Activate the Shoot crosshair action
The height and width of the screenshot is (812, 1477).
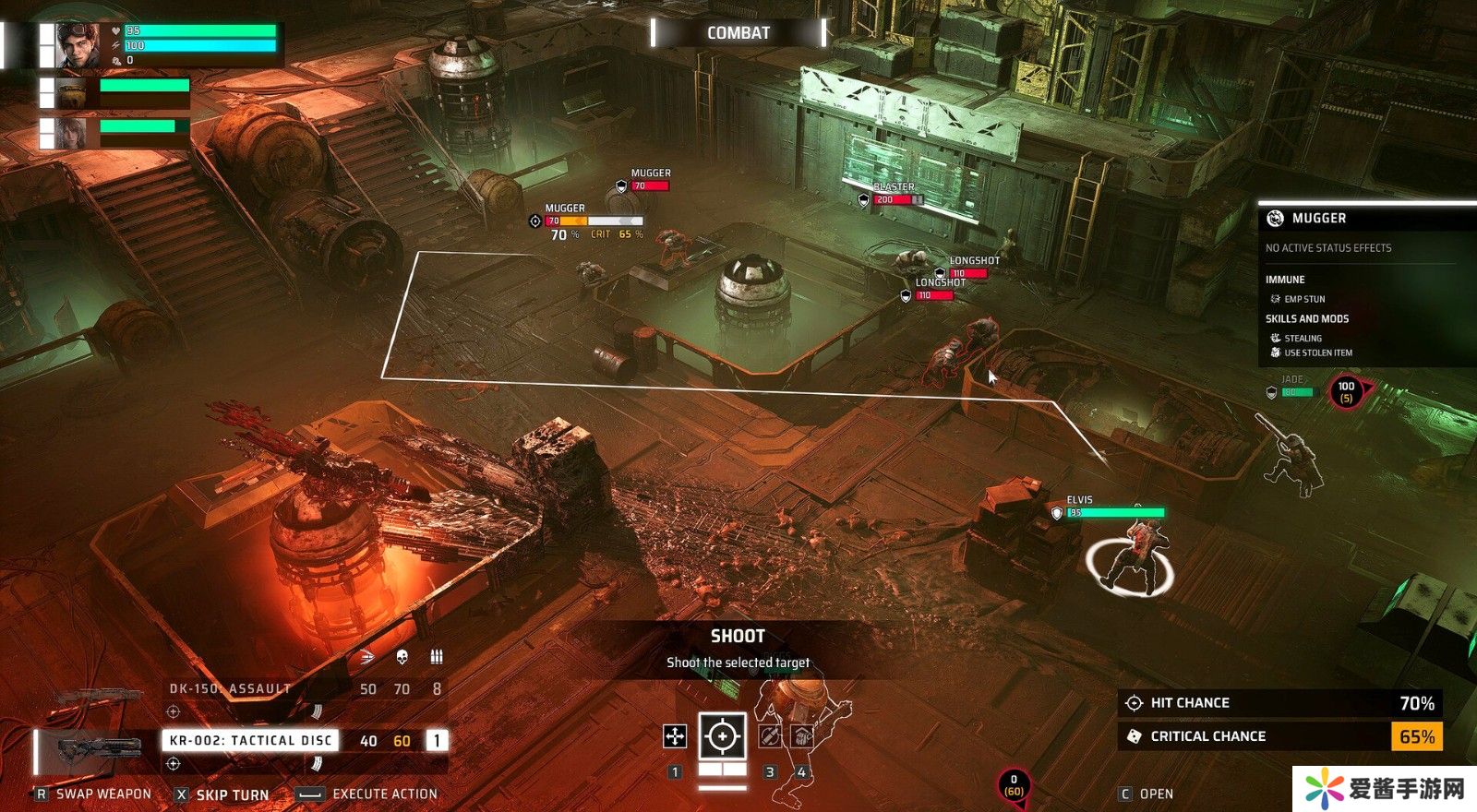(x=722, y=736)
